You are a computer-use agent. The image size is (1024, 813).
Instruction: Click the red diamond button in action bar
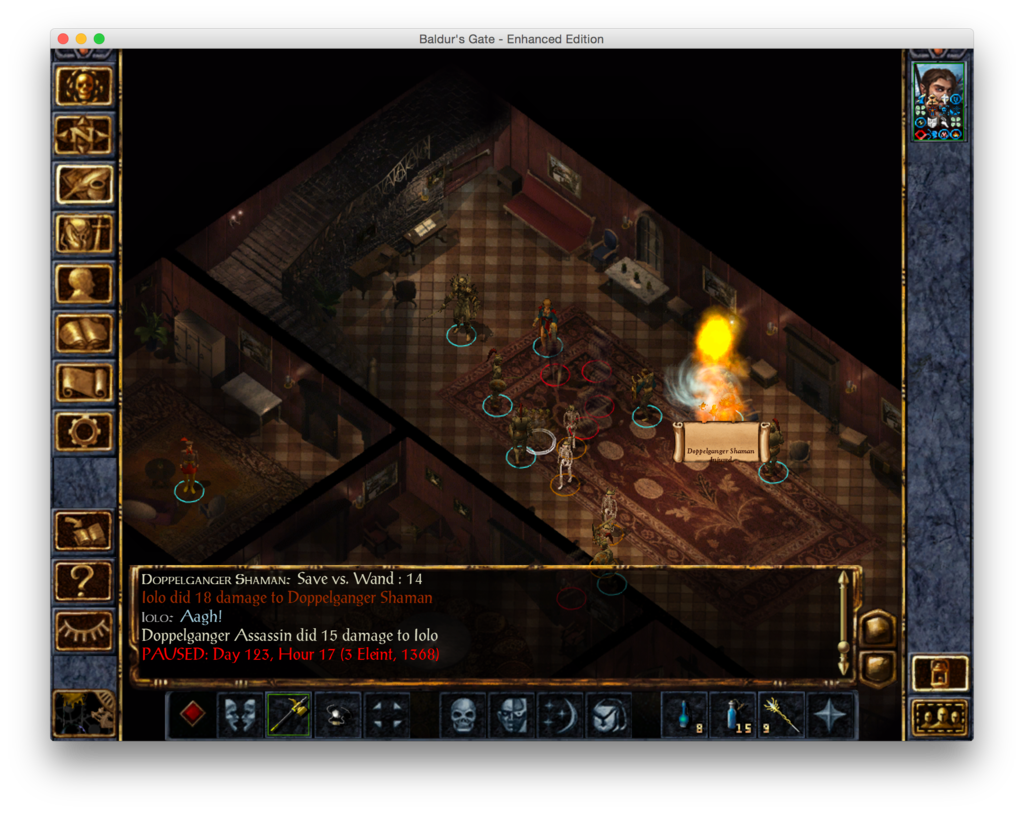point(193,714)
